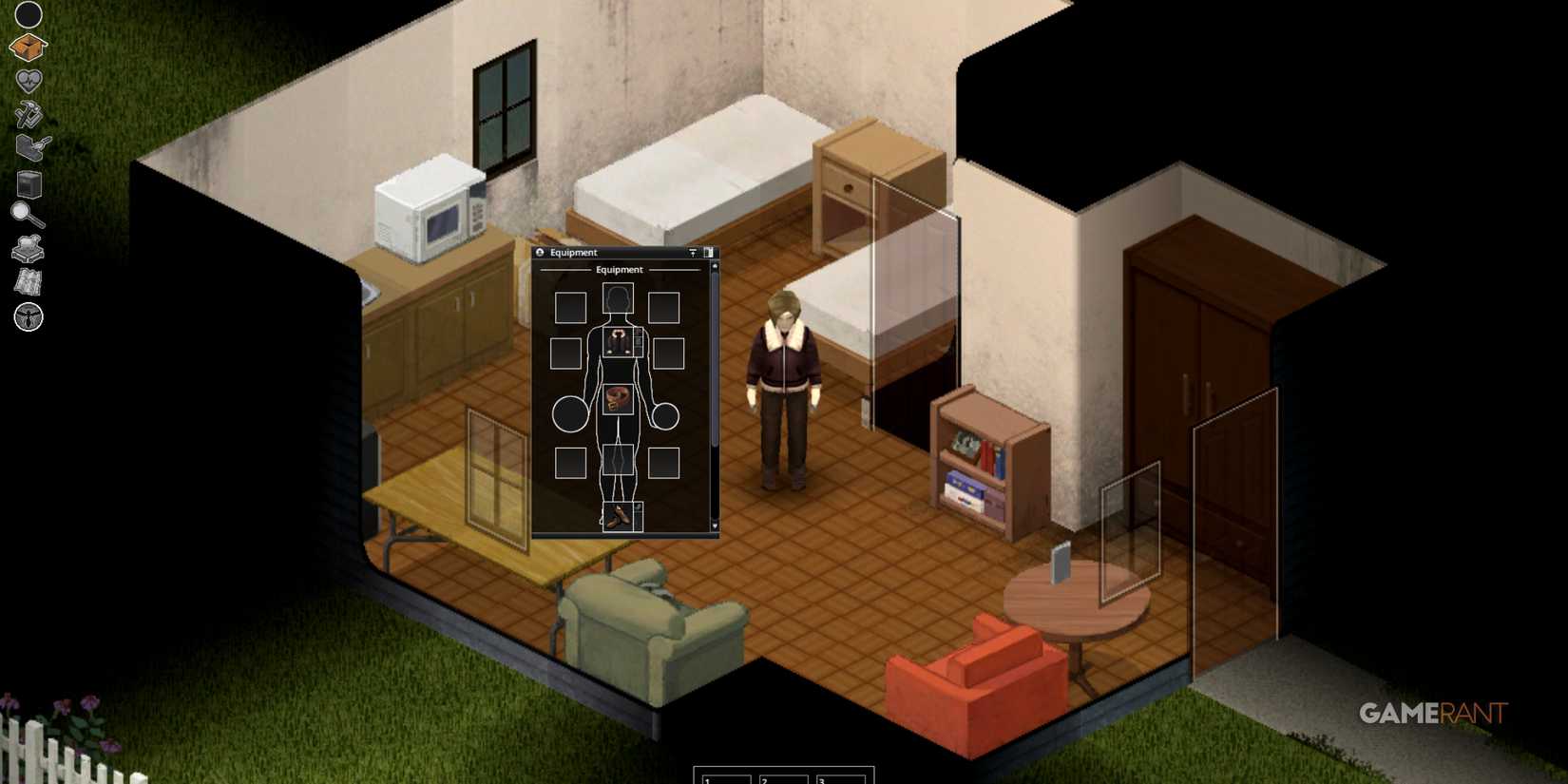Click the worn belt item on the body outline
Image resolution: width=1568 pixels, height=784 pixels.
(618, 397)
